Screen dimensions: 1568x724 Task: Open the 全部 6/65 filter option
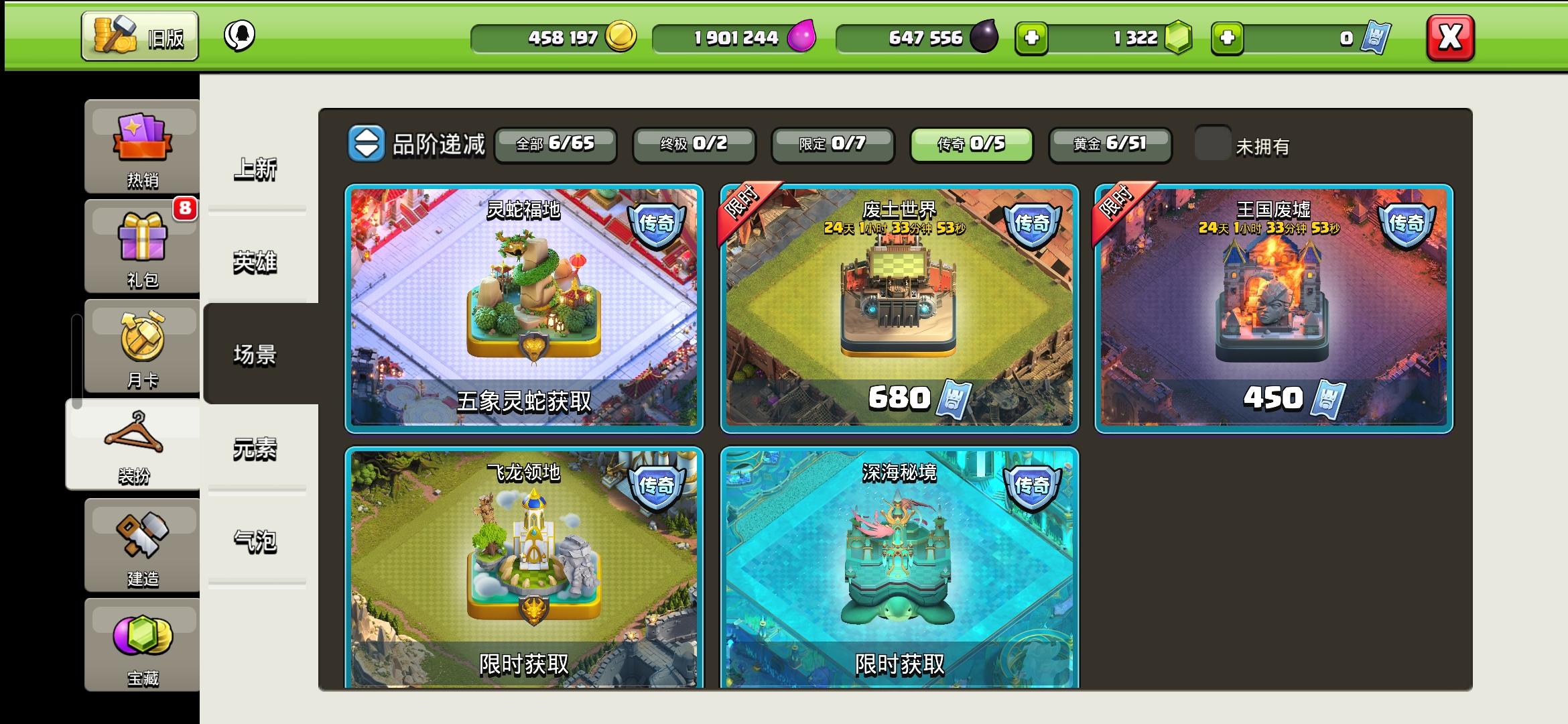[x=556, y=145]
